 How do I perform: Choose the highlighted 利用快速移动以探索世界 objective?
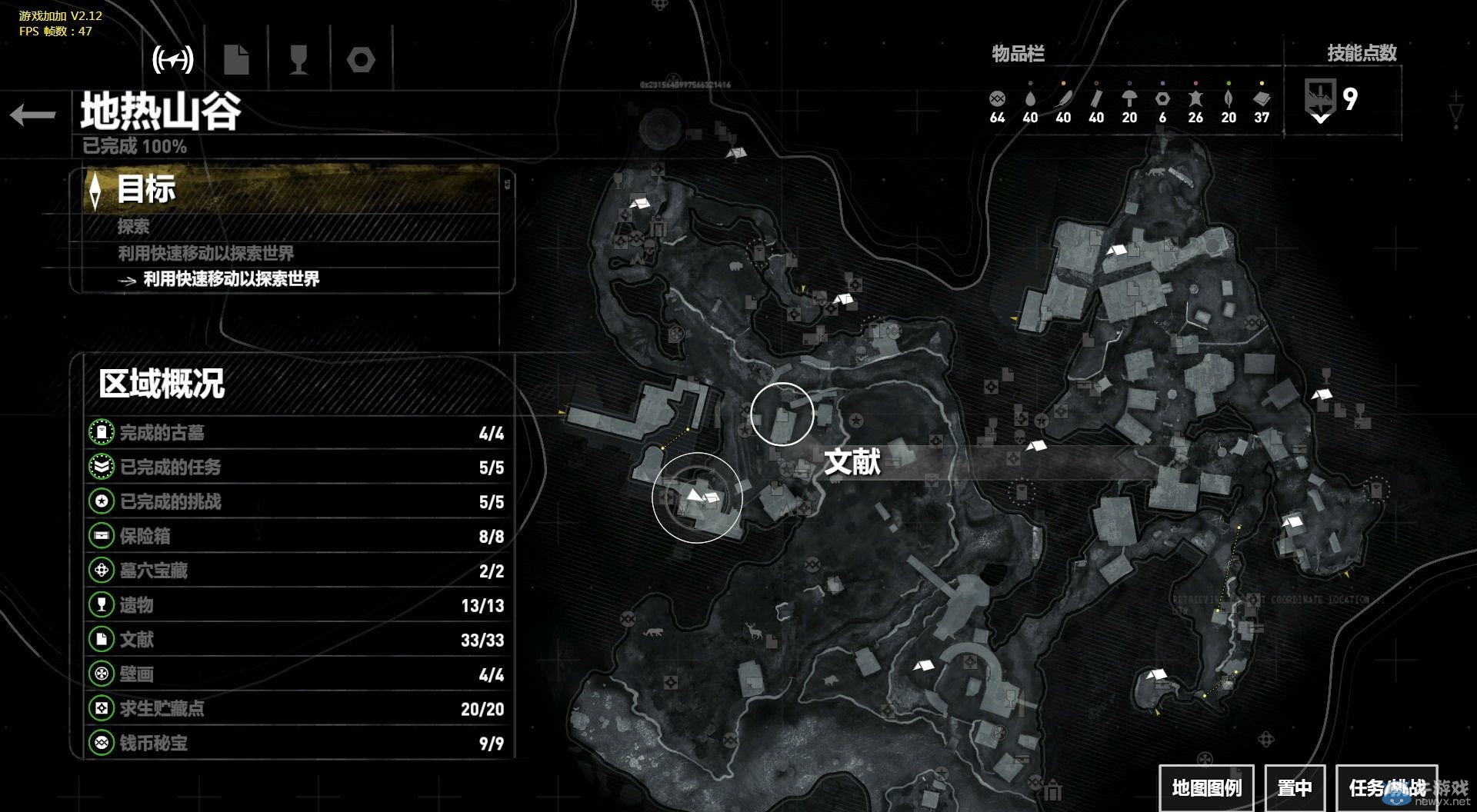(x=231, y=279)
